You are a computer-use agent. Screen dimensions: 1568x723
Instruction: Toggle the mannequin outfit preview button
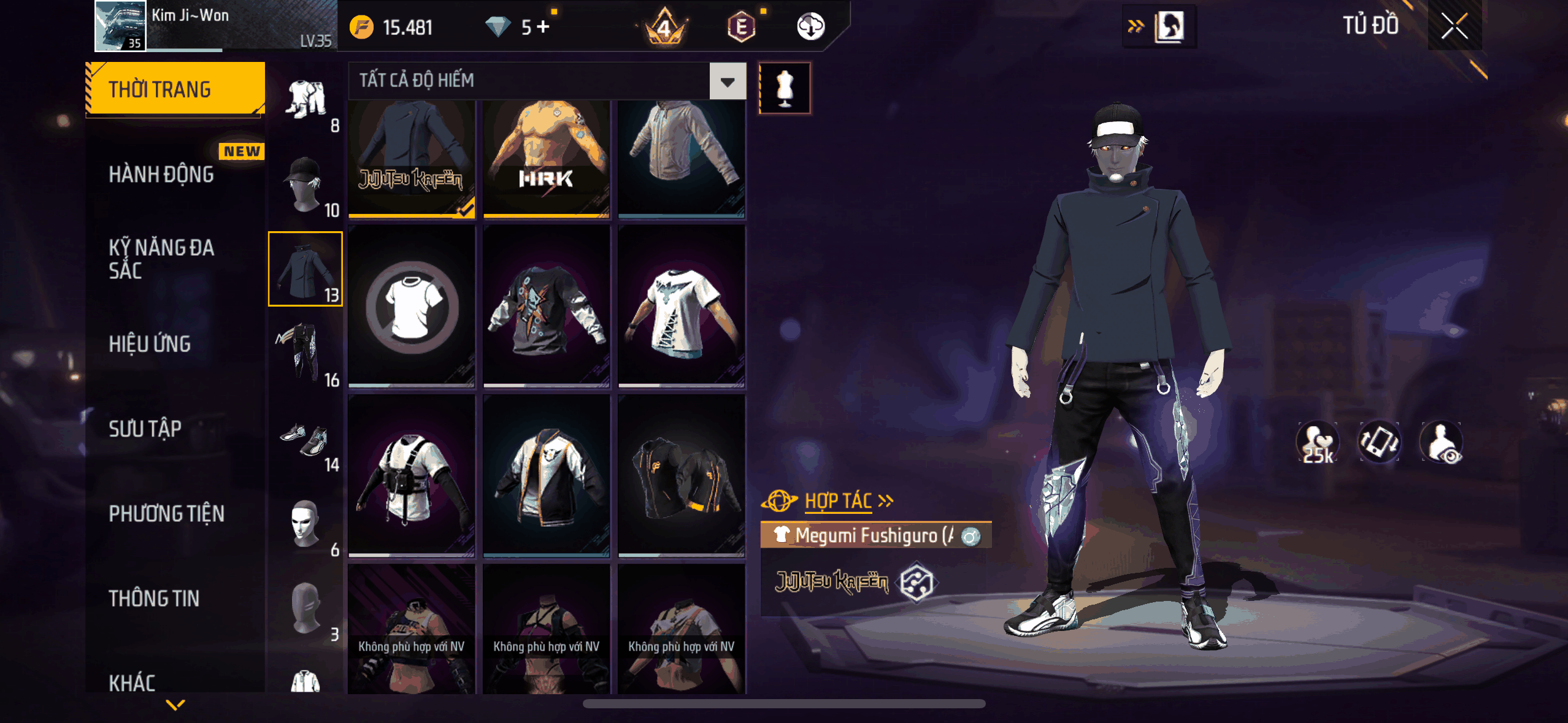(x=785, y=88)
